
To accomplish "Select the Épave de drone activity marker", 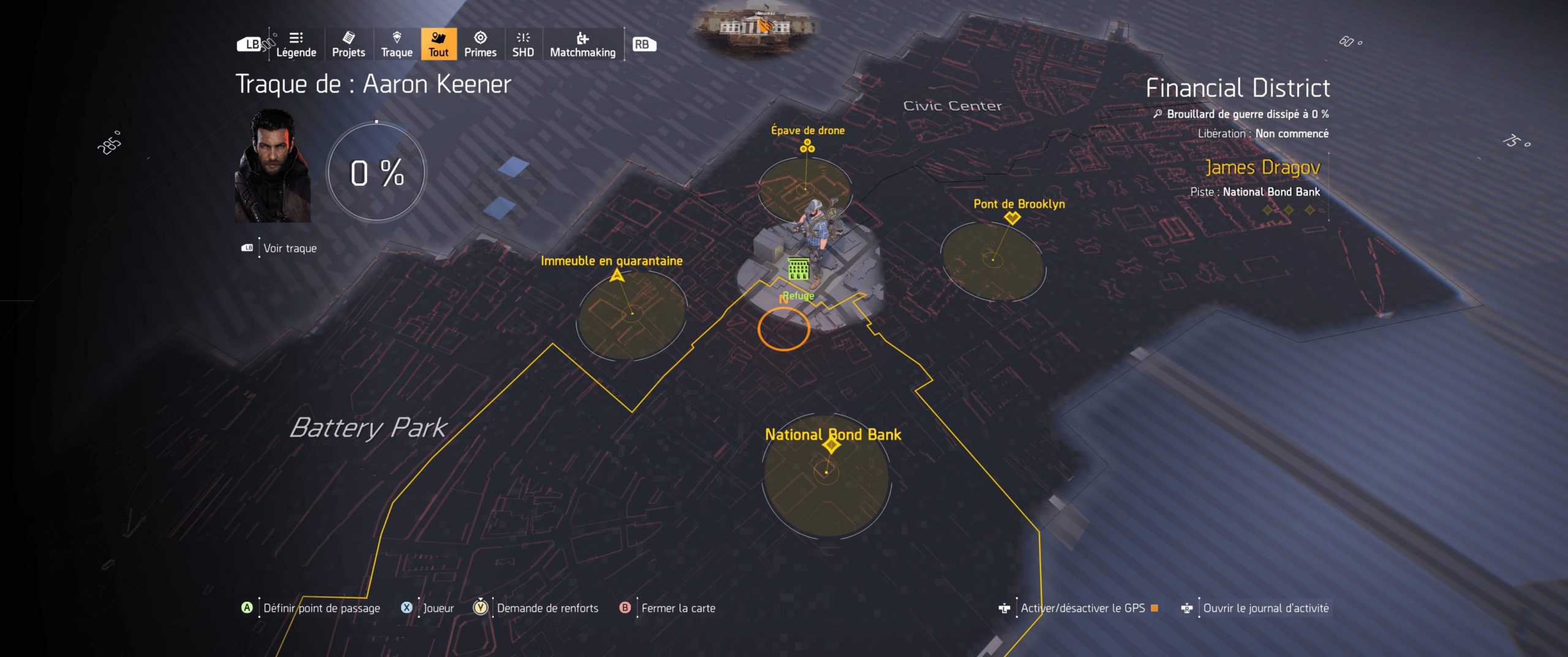I will click(x=806, y=147).
